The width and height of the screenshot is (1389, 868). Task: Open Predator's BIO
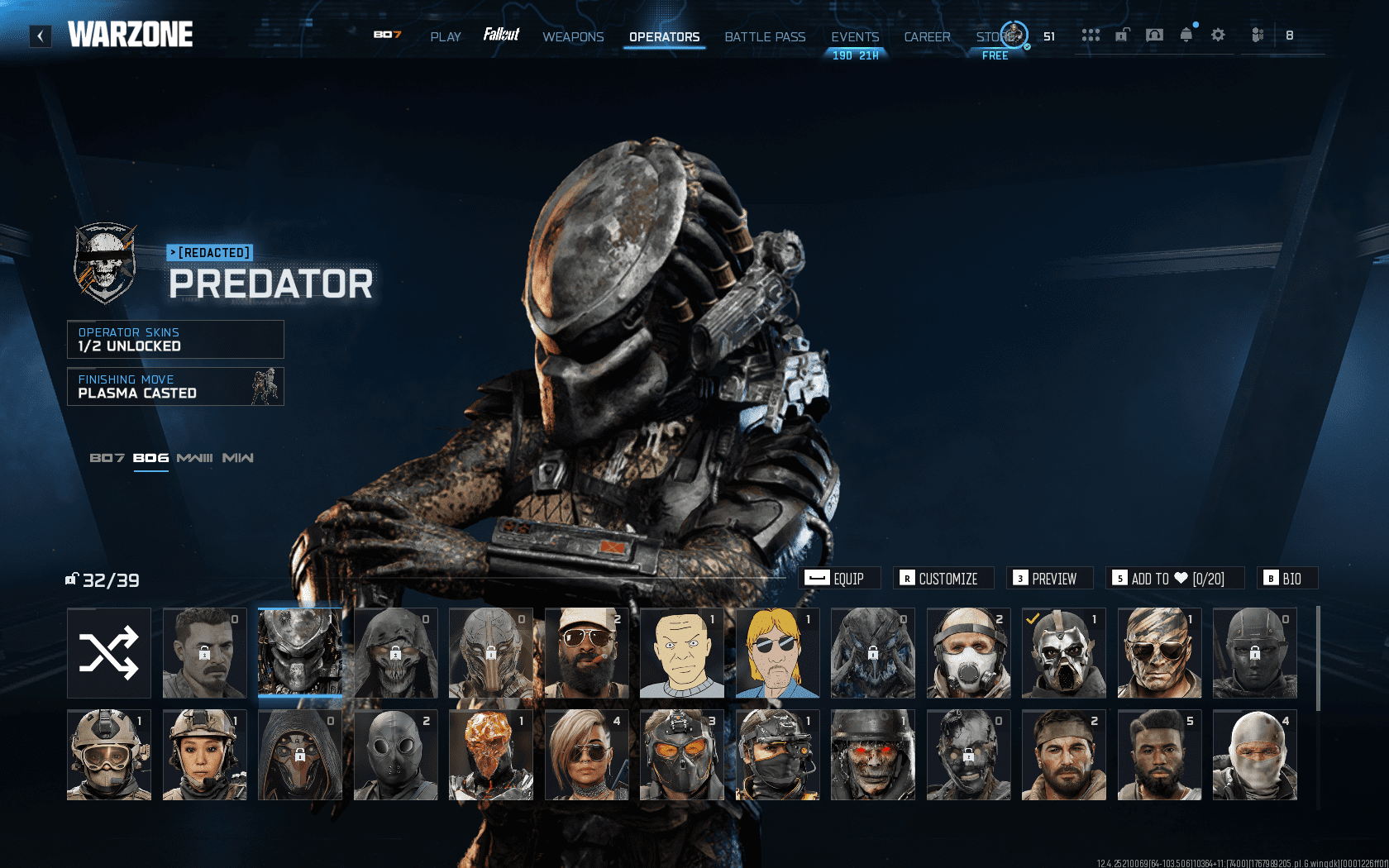click(x=1287, y=578)
